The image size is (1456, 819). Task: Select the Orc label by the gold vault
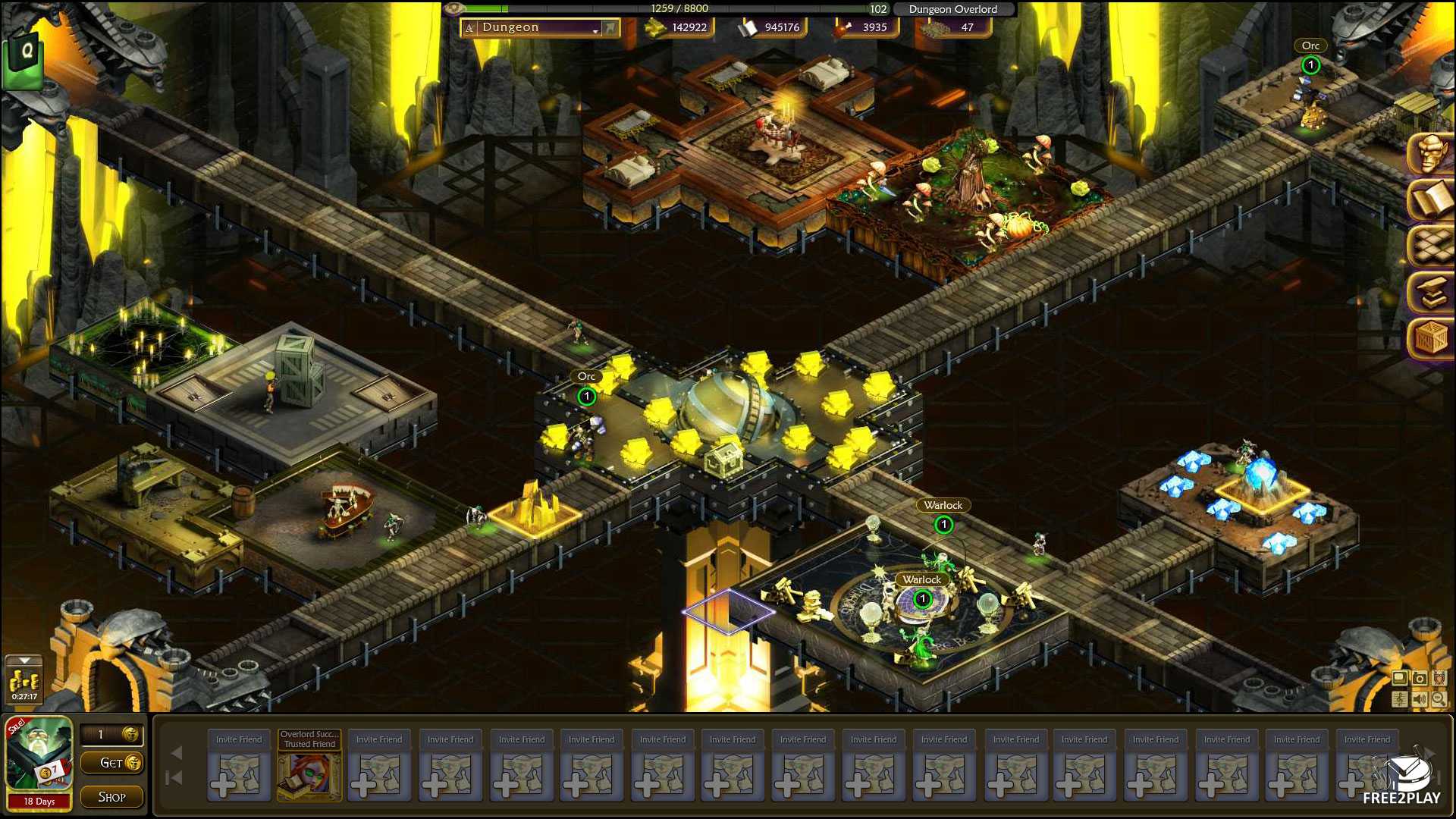click(586, 377)
